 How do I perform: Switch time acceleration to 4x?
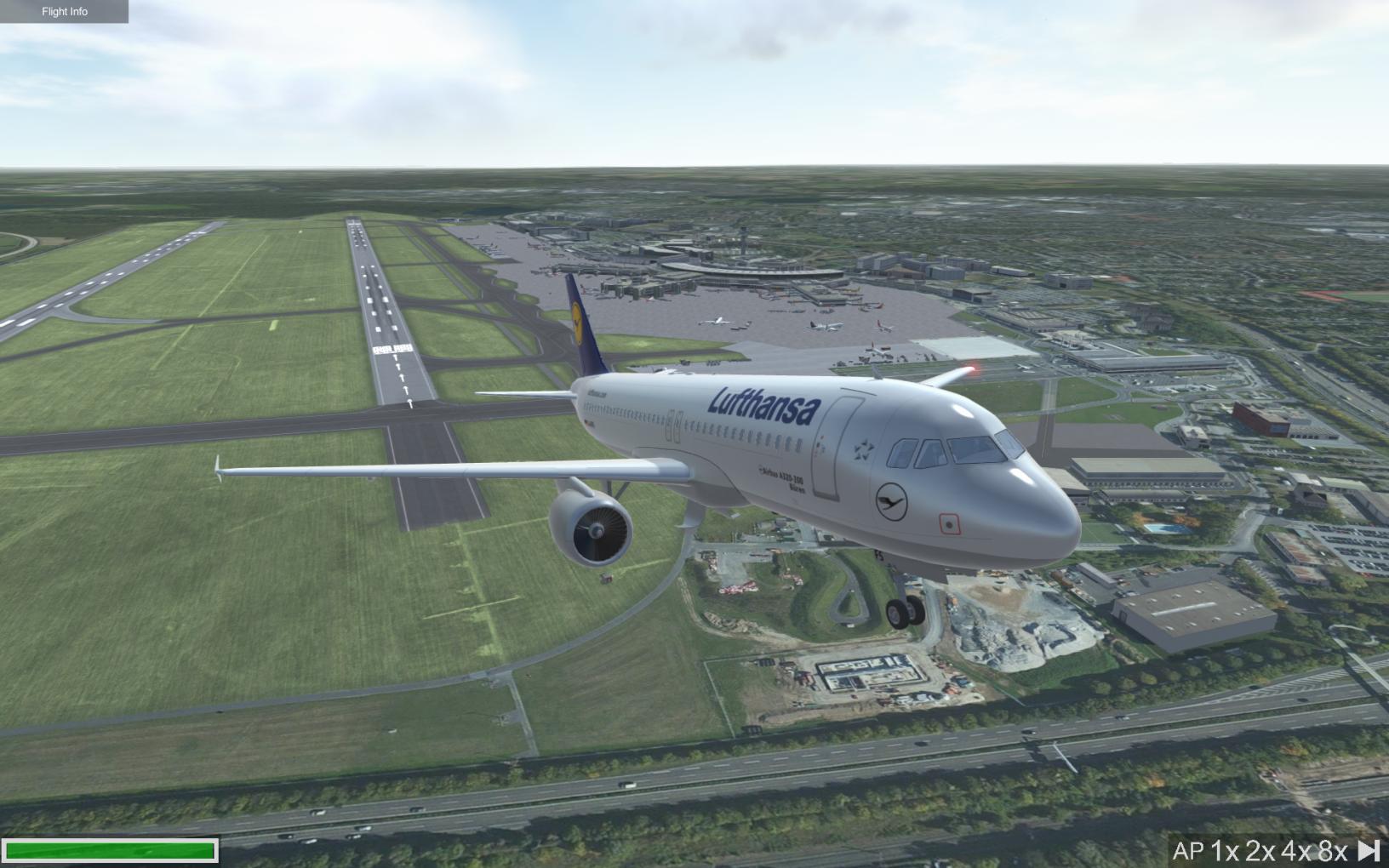(x=1296, y=850)
